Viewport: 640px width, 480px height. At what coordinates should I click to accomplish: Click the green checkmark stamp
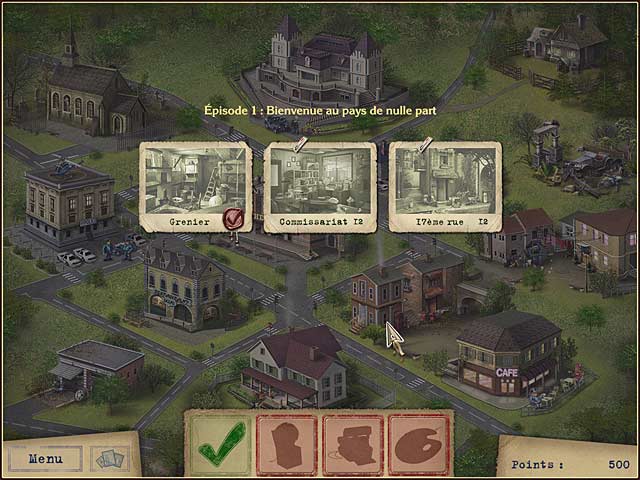pos(221,444)
